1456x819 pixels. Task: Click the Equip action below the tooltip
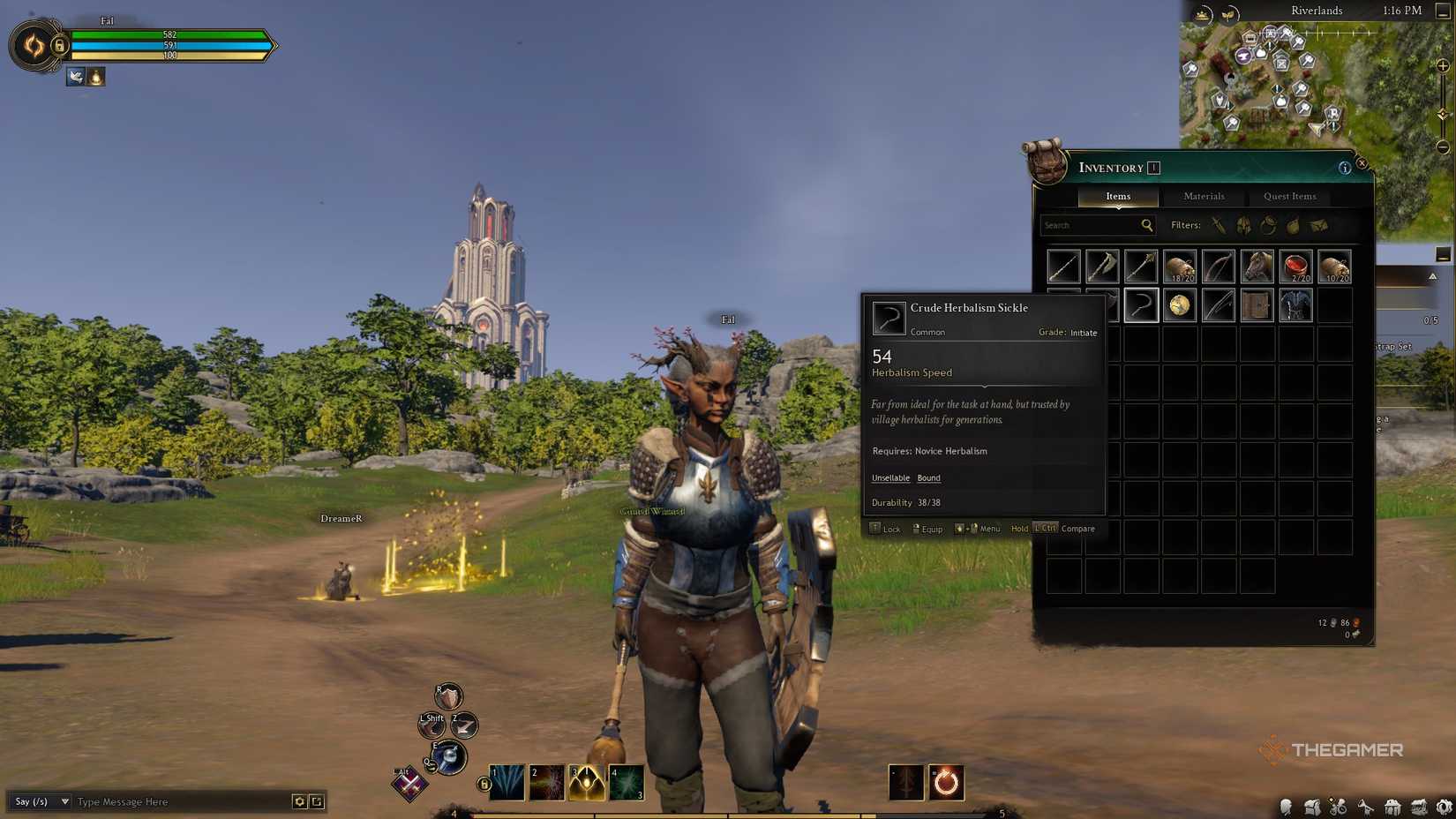933,529
